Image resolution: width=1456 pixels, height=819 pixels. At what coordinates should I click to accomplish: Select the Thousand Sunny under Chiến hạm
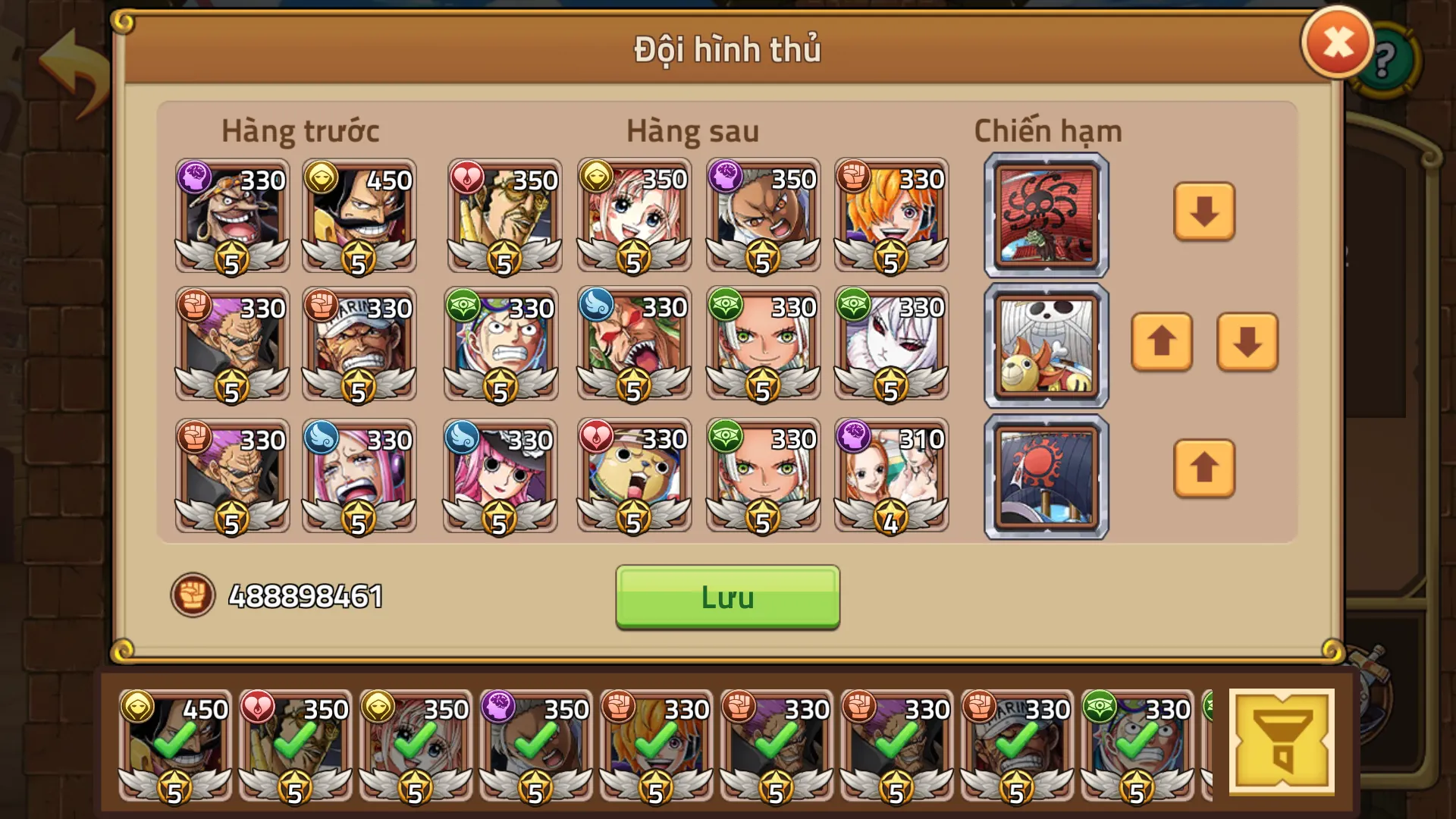point(1046,344)
